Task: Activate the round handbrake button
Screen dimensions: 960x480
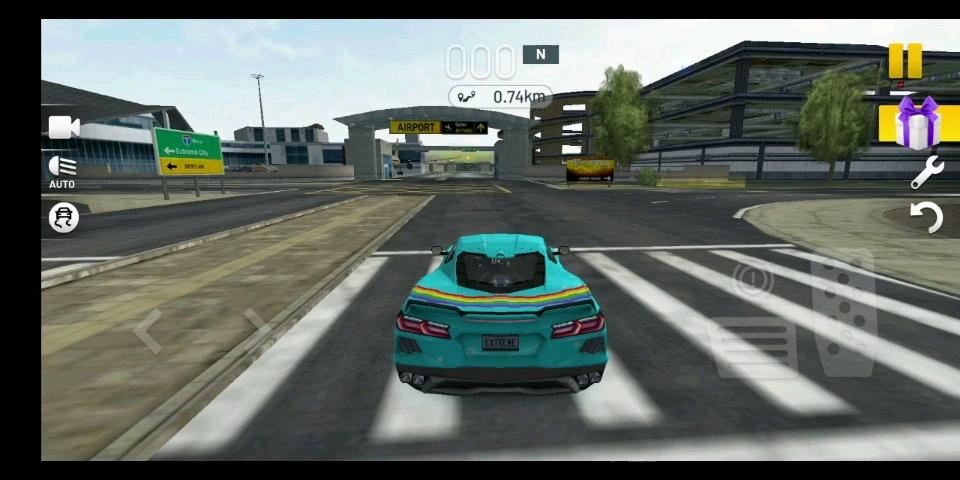Action: [x=752, y=282]
